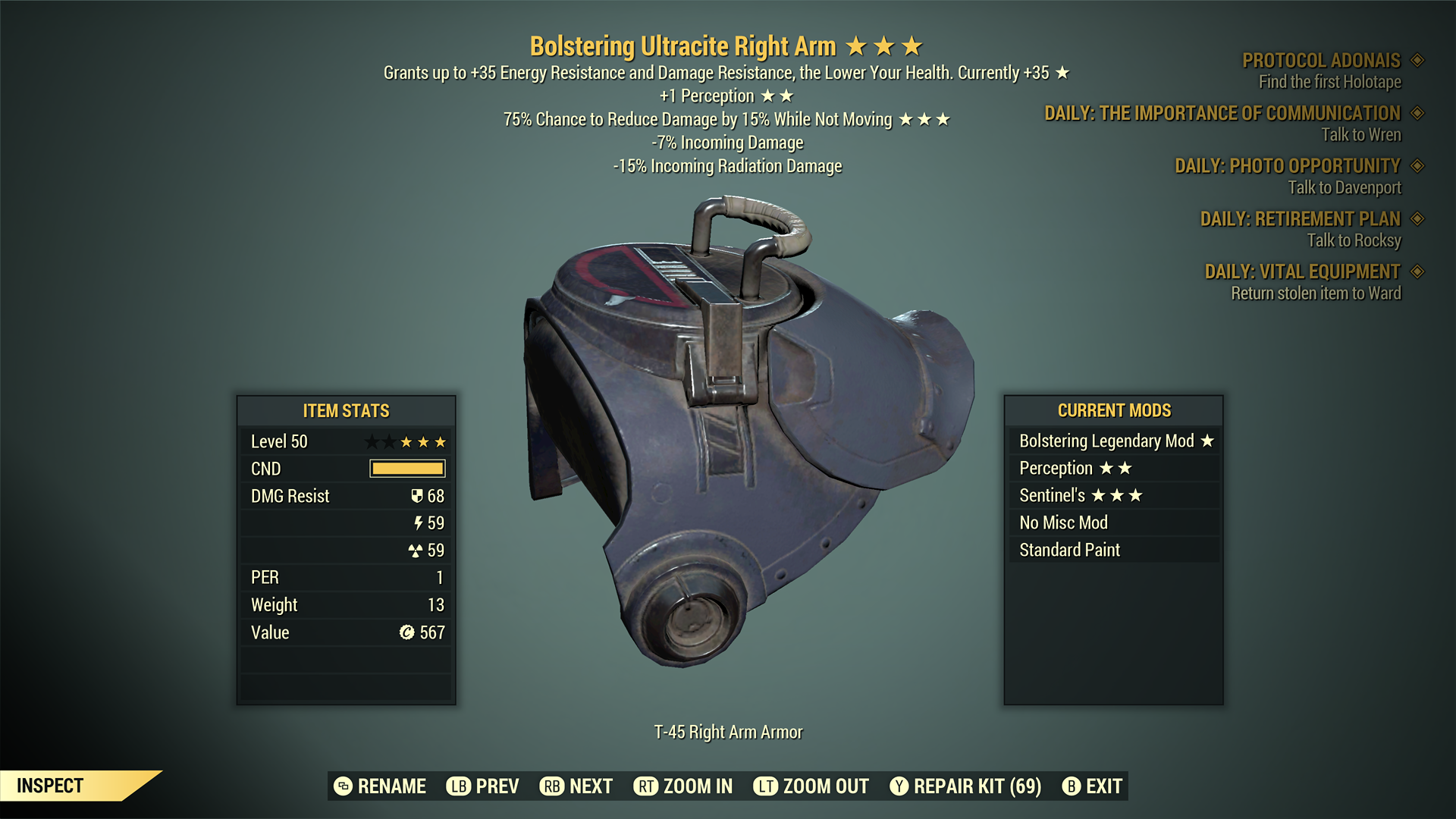
Task: Select Zoom In on the item
Action: tap(683, 786)
